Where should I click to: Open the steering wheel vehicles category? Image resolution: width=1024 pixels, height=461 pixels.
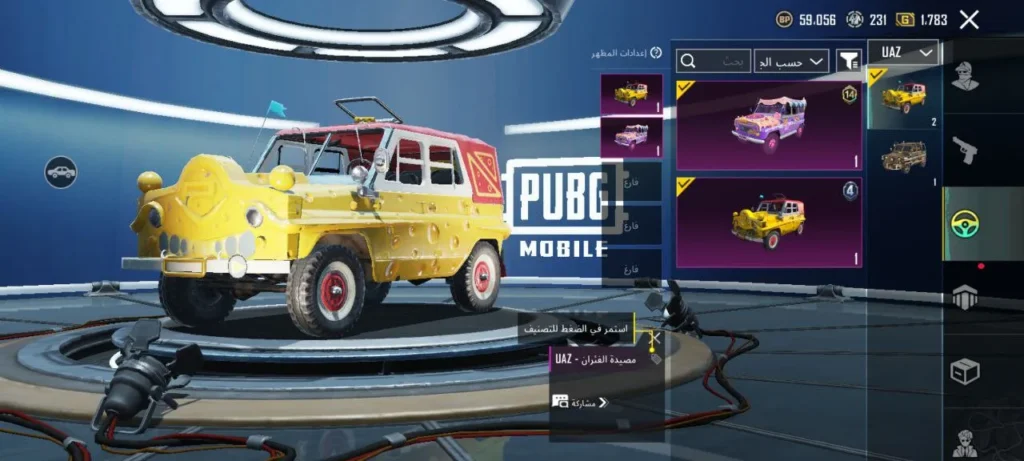pos(965,224)
